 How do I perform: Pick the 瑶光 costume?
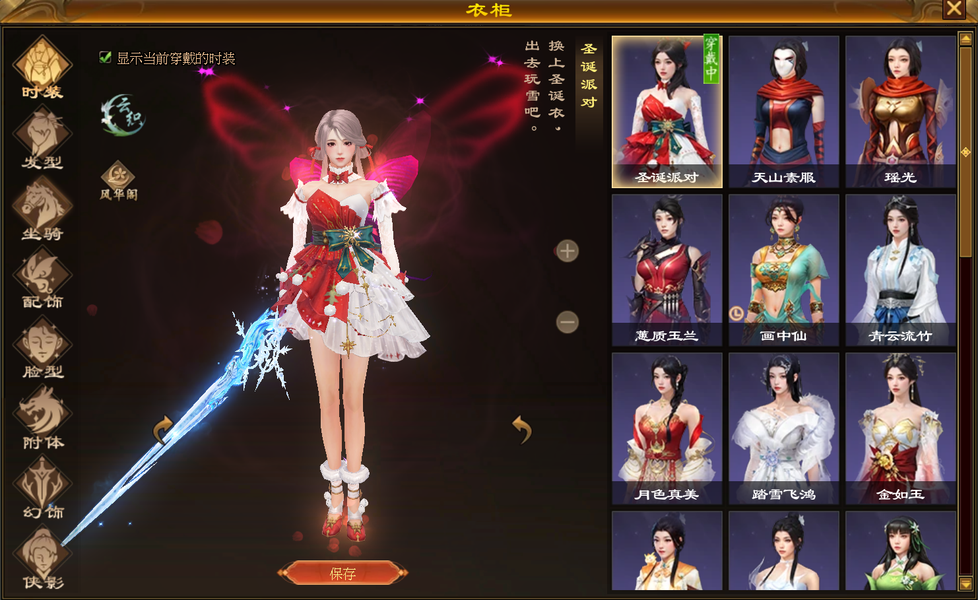(x=900, y=111)
